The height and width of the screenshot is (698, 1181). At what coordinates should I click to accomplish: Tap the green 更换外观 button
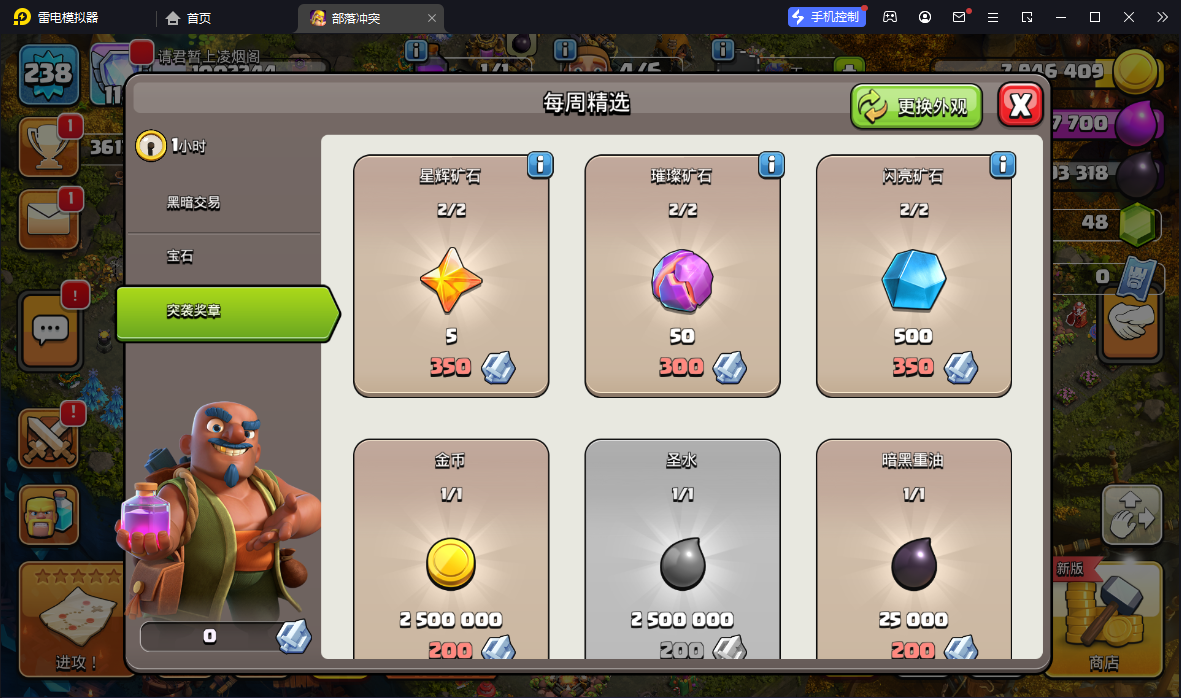click(x=916, y=106)
